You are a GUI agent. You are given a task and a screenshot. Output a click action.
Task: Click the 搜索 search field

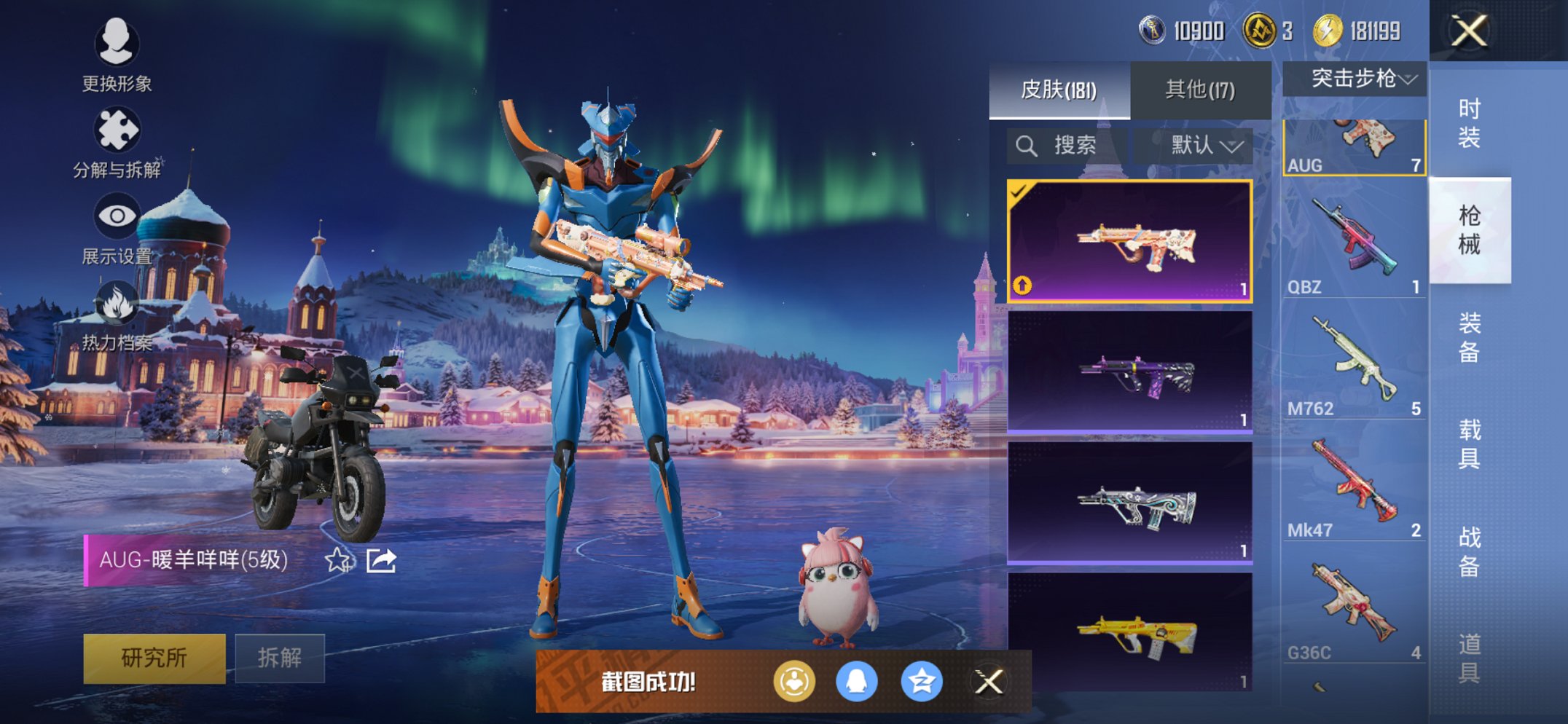pyautogui.click(x=1067, y=146)
